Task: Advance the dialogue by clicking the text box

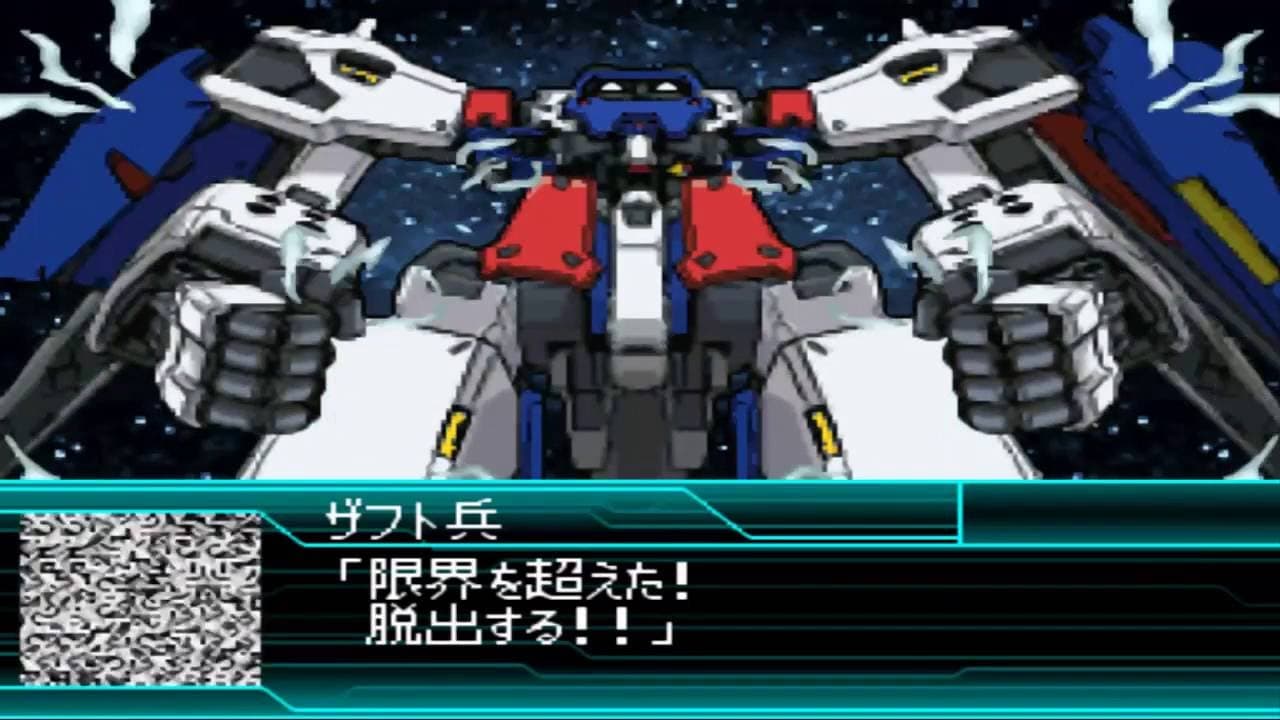Action: click(x=640, y=600)
